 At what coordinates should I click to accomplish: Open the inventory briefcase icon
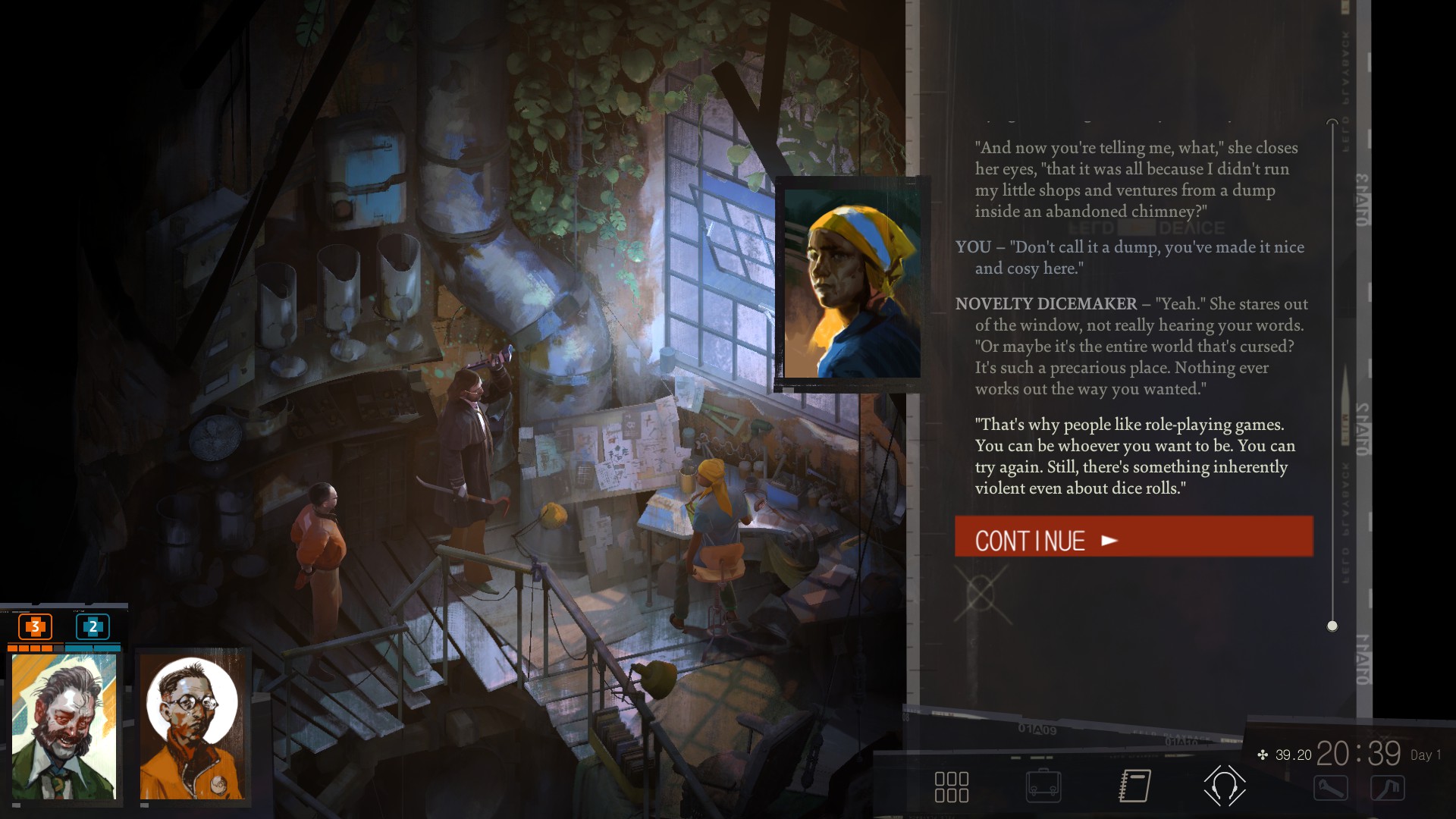click(1044, 788)
